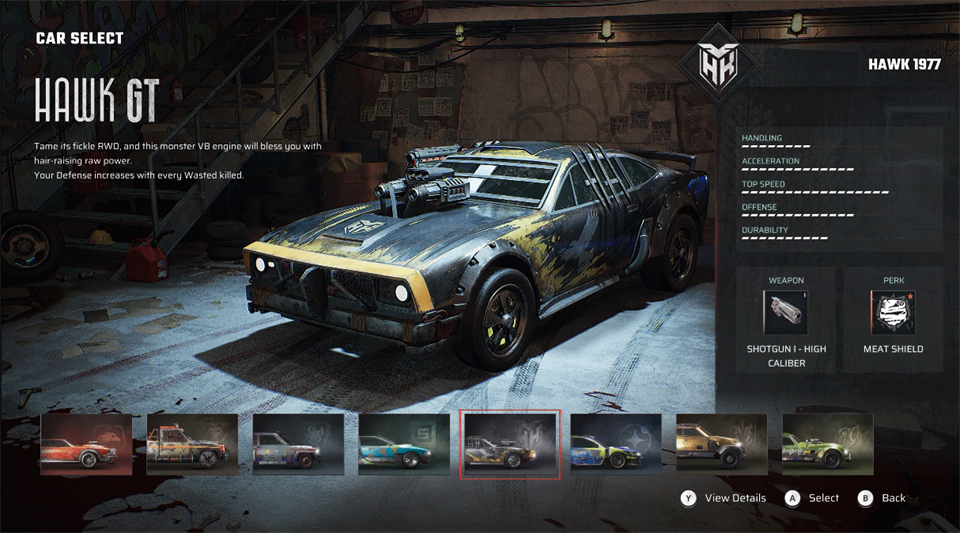Inspect the Shotgun I High Caliber weapon icon
Image resolution: width=960 pixels, height=533 pixels.
[786, 313]
